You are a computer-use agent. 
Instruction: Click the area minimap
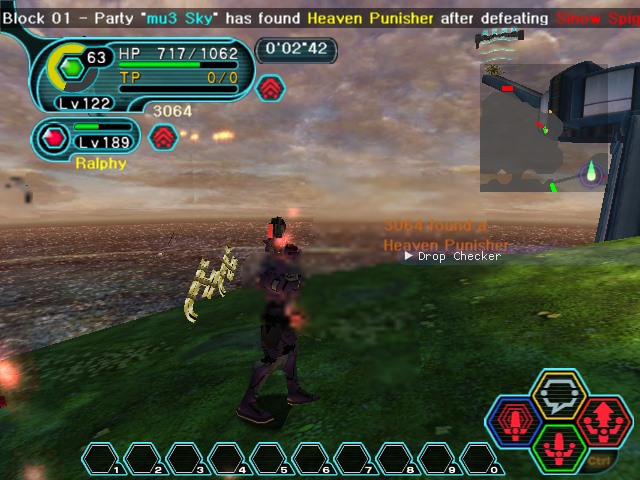coord(543,128)
